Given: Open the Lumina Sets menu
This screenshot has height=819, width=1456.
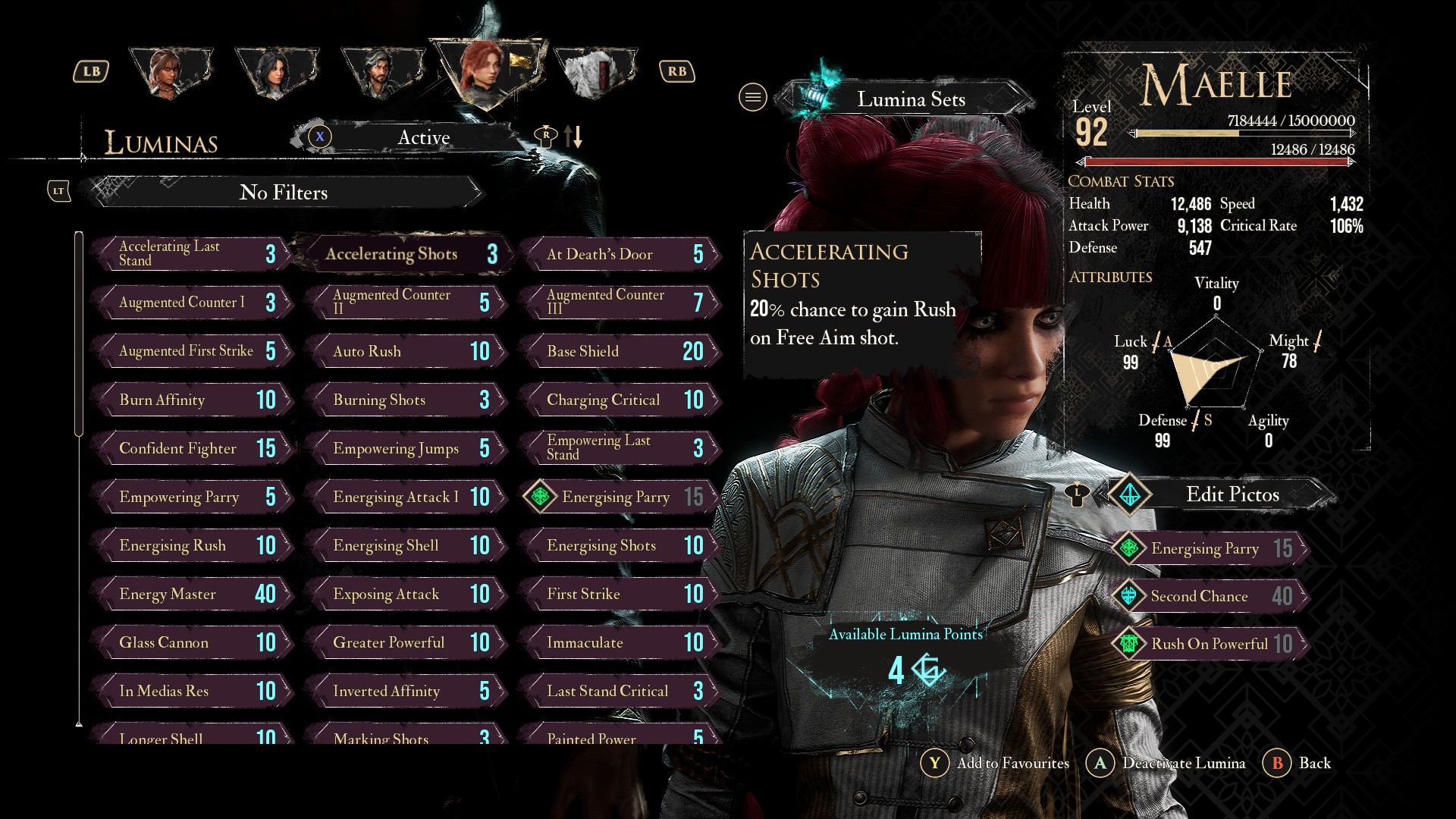Looking at the screenshot, I should [910, 99].
